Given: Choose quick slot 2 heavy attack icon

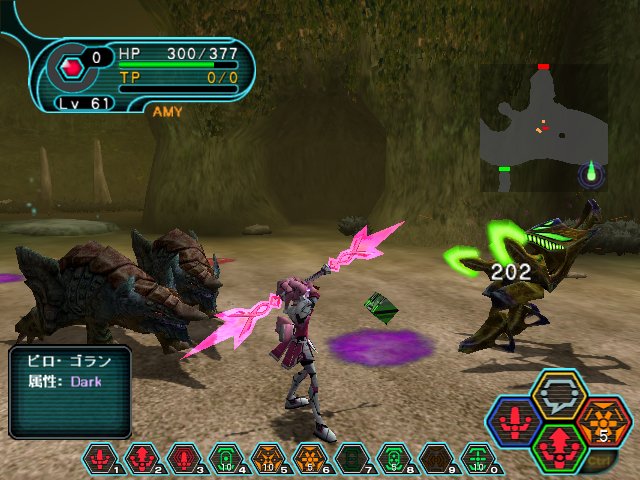Looking at the screenshot, I should (x=141, y=459).
